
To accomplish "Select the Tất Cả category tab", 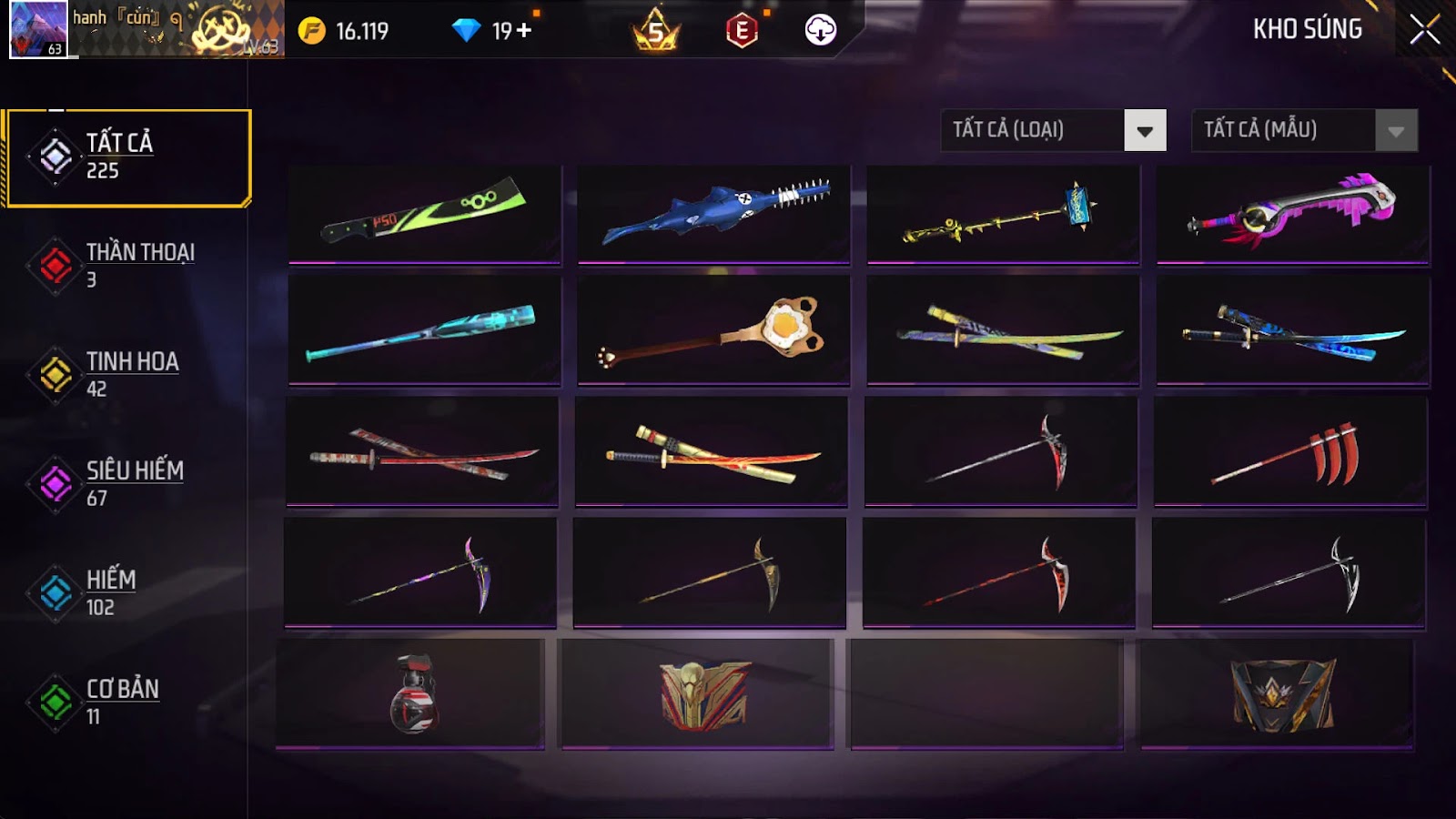I will [127, 157].
